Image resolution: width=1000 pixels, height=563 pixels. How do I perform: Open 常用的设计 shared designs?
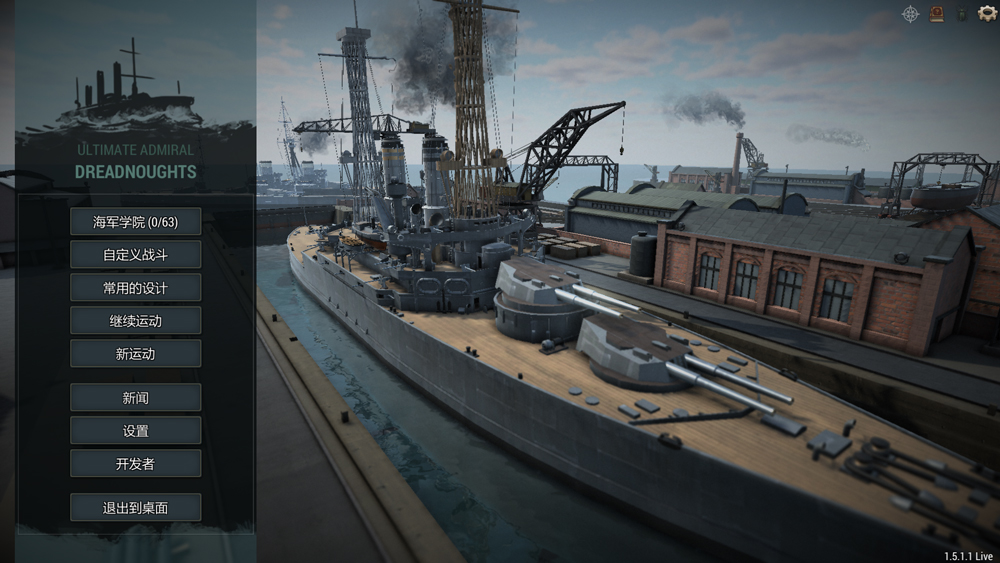pos(135,288)
